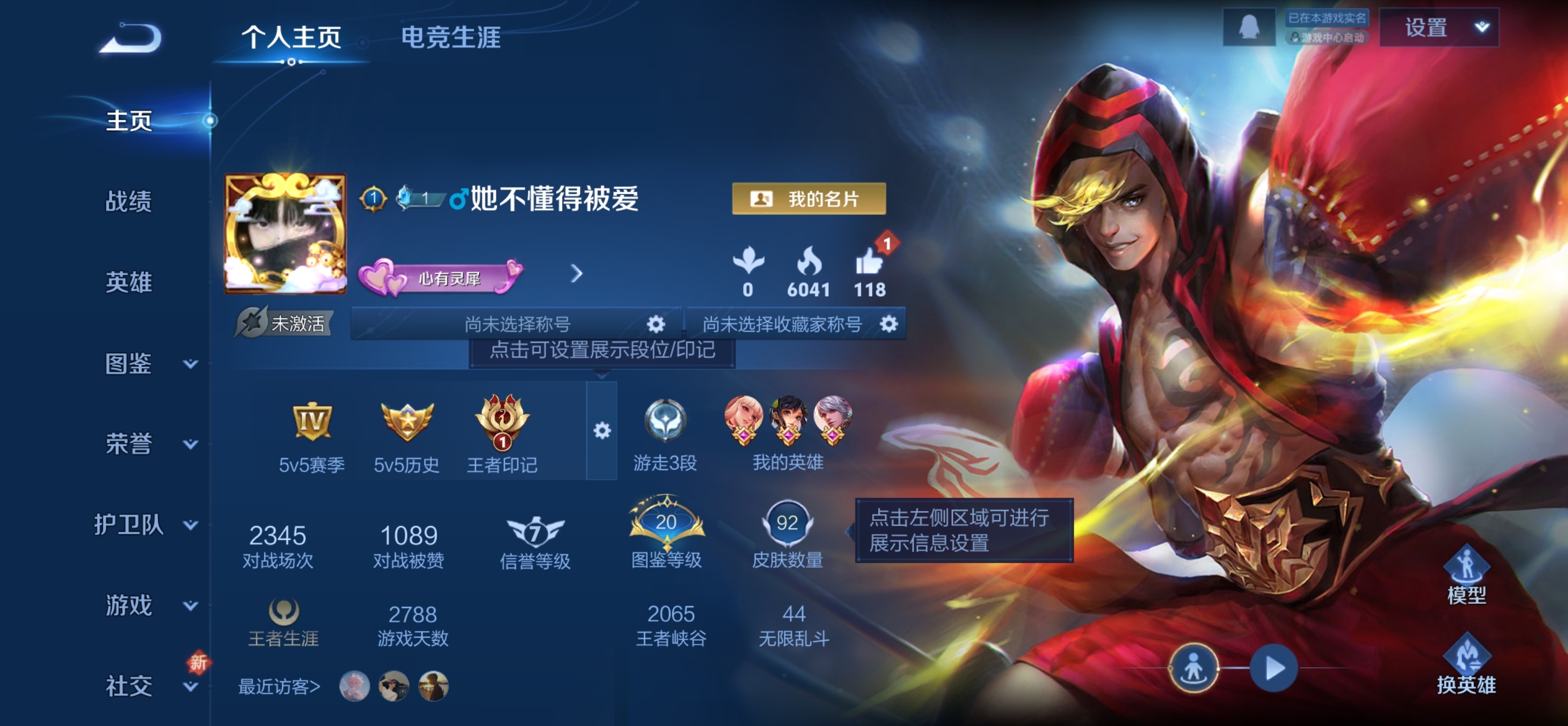Click the player avatar portrait
1568x726 pixels.
pos(285,232)
